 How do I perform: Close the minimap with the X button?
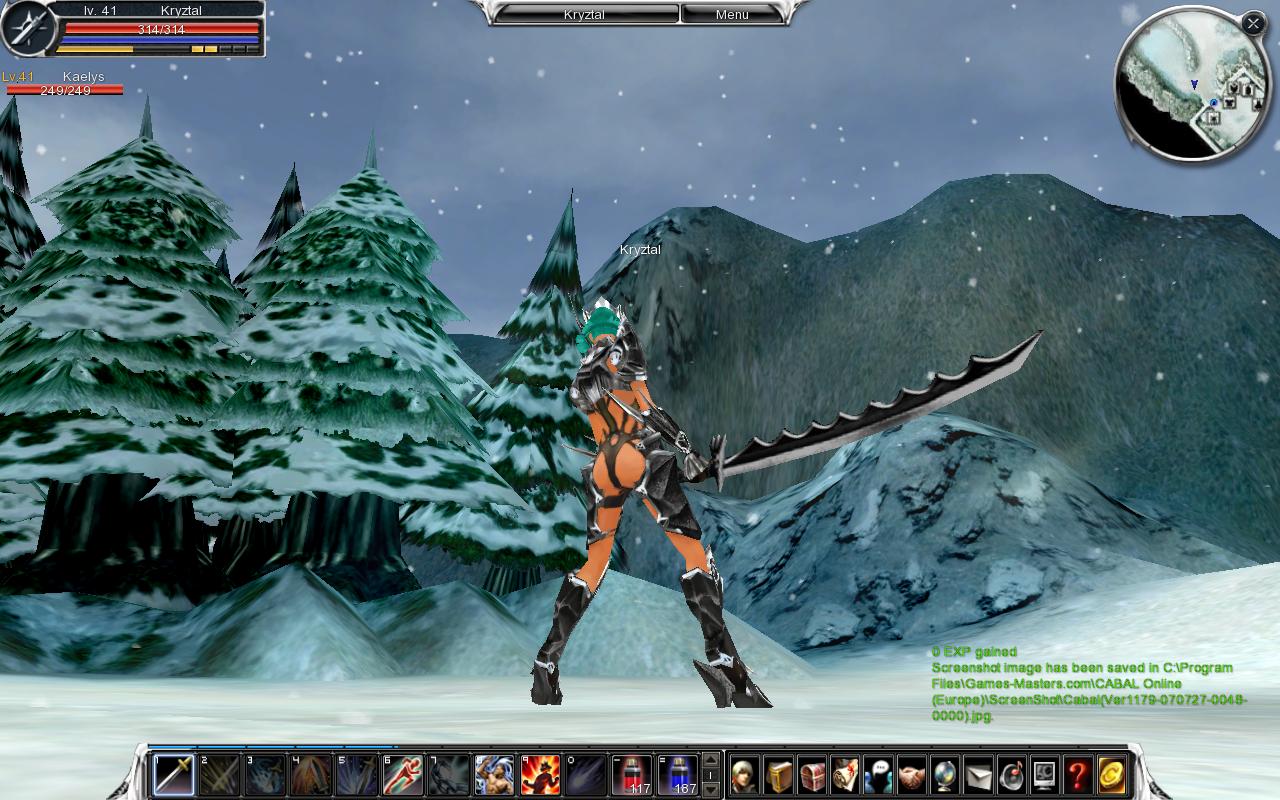(x=1253, y=24)
